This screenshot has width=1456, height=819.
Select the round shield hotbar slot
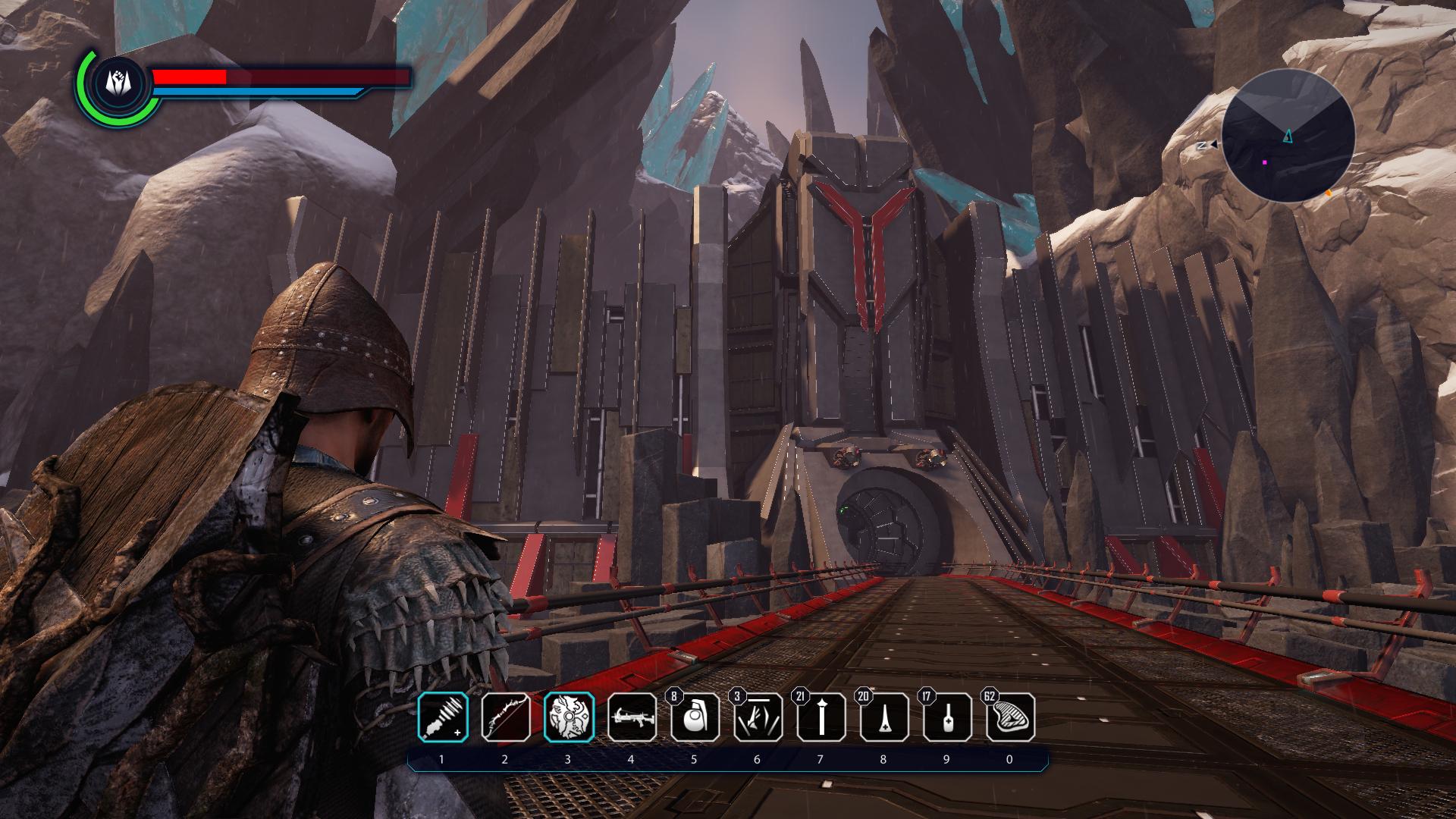click(x=569, y=717)
